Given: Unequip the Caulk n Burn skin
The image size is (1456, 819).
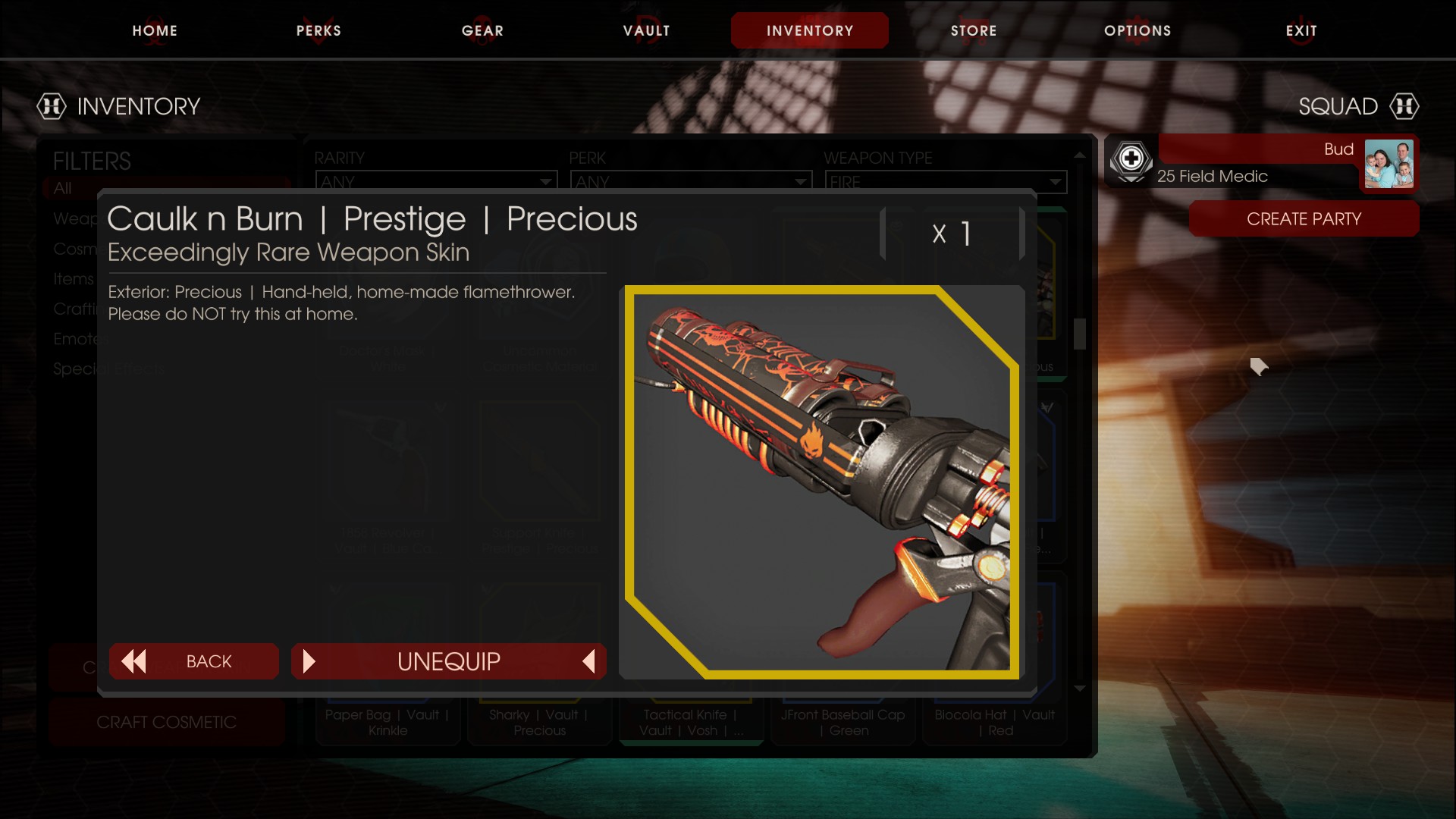Looking at the screenshot, I should pos(448,661).
